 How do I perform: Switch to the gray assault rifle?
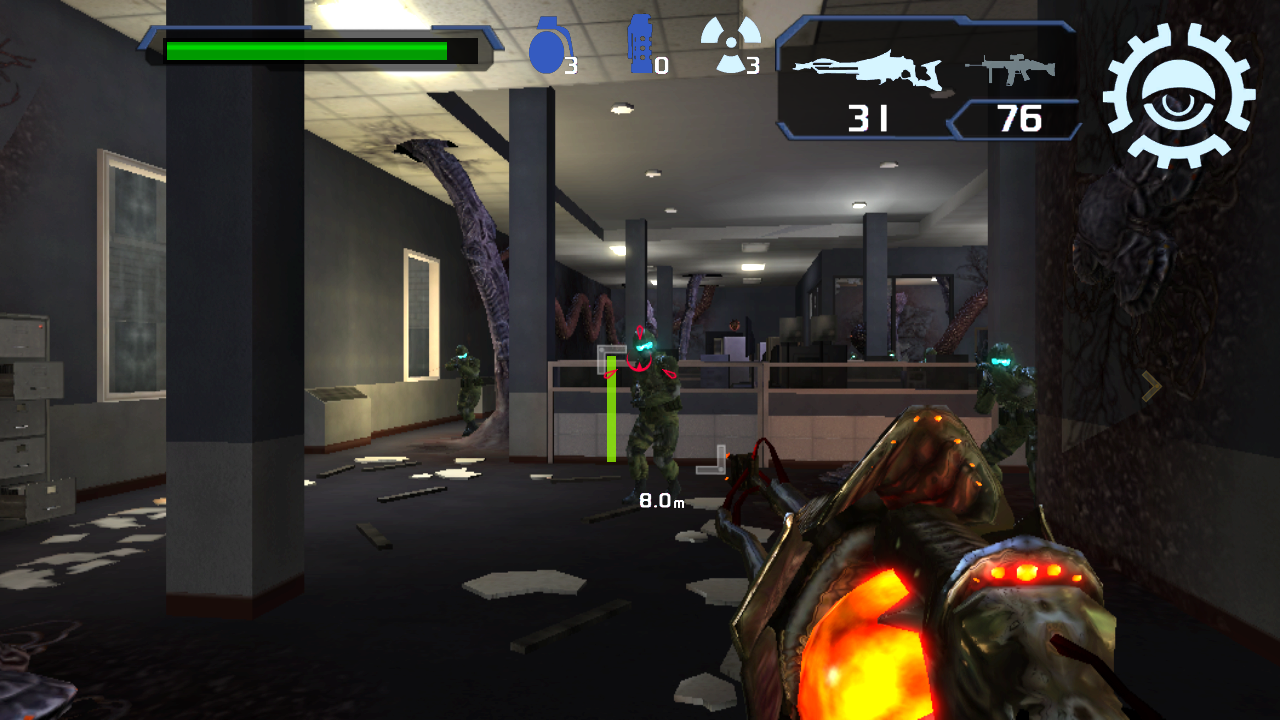[1008, 69]
